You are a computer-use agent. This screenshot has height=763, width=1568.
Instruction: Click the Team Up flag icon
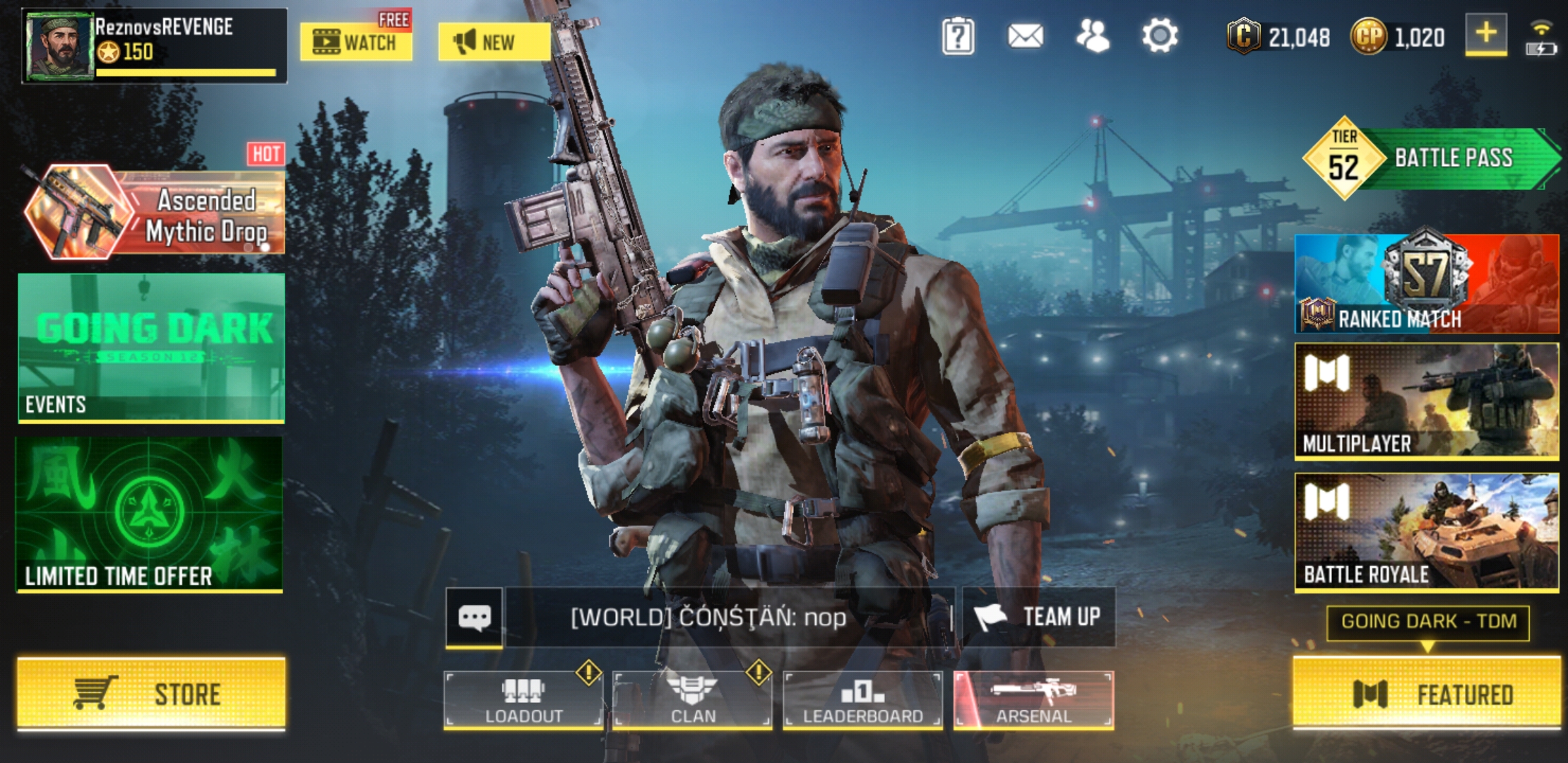991,615
